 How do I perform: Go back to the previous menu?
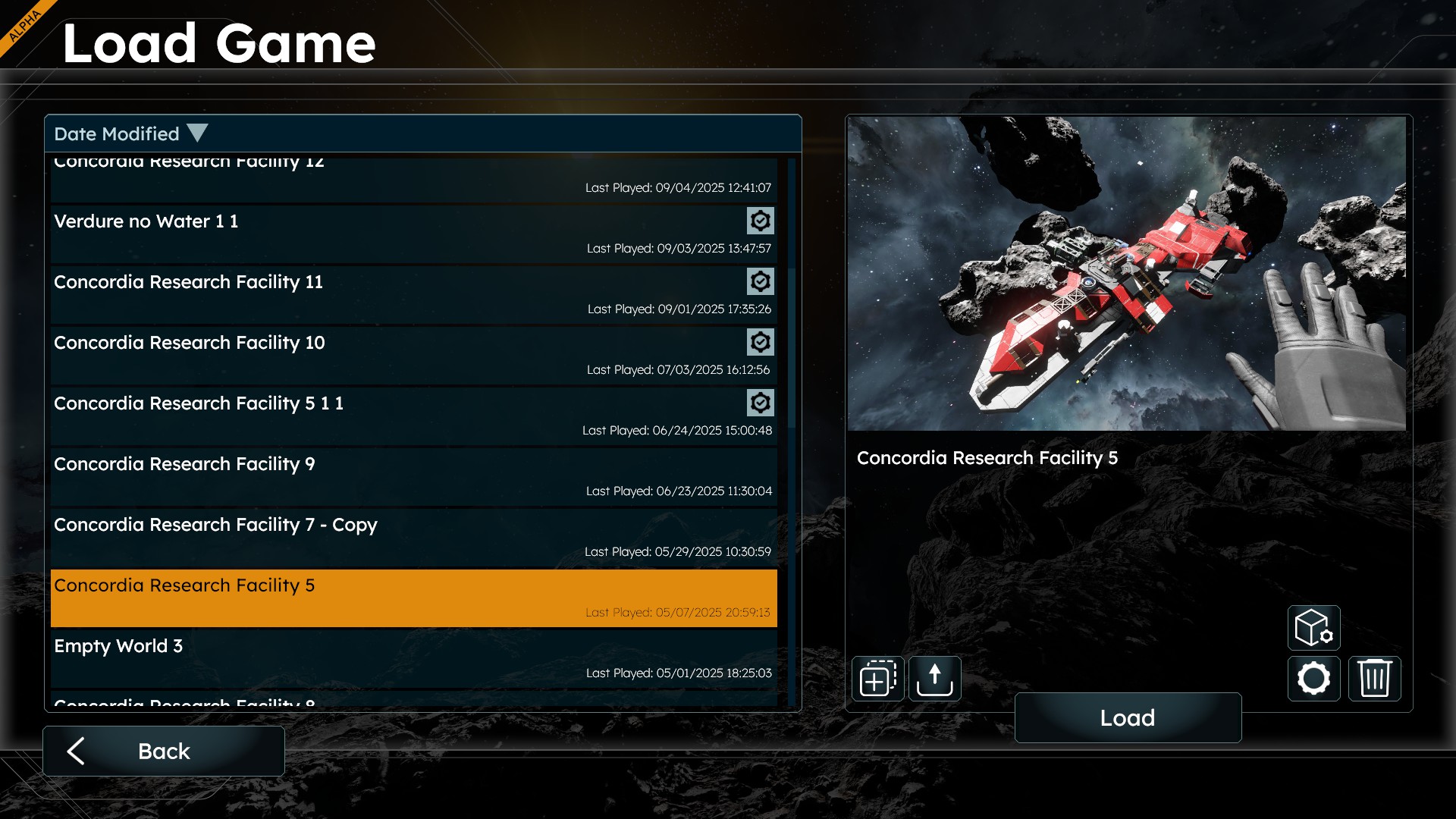click(x=164, y=751)
